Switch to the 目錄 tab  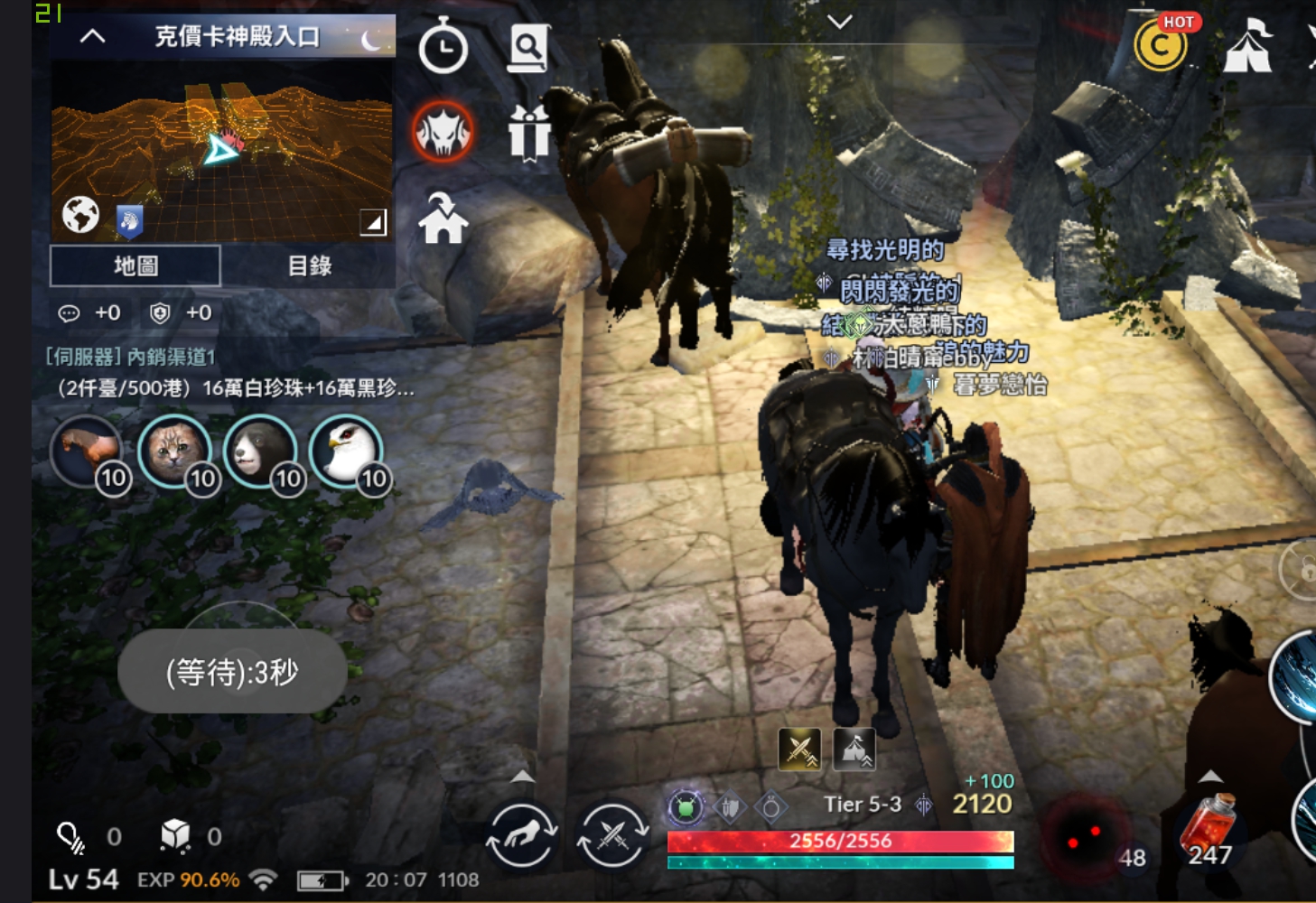point(309,265)
